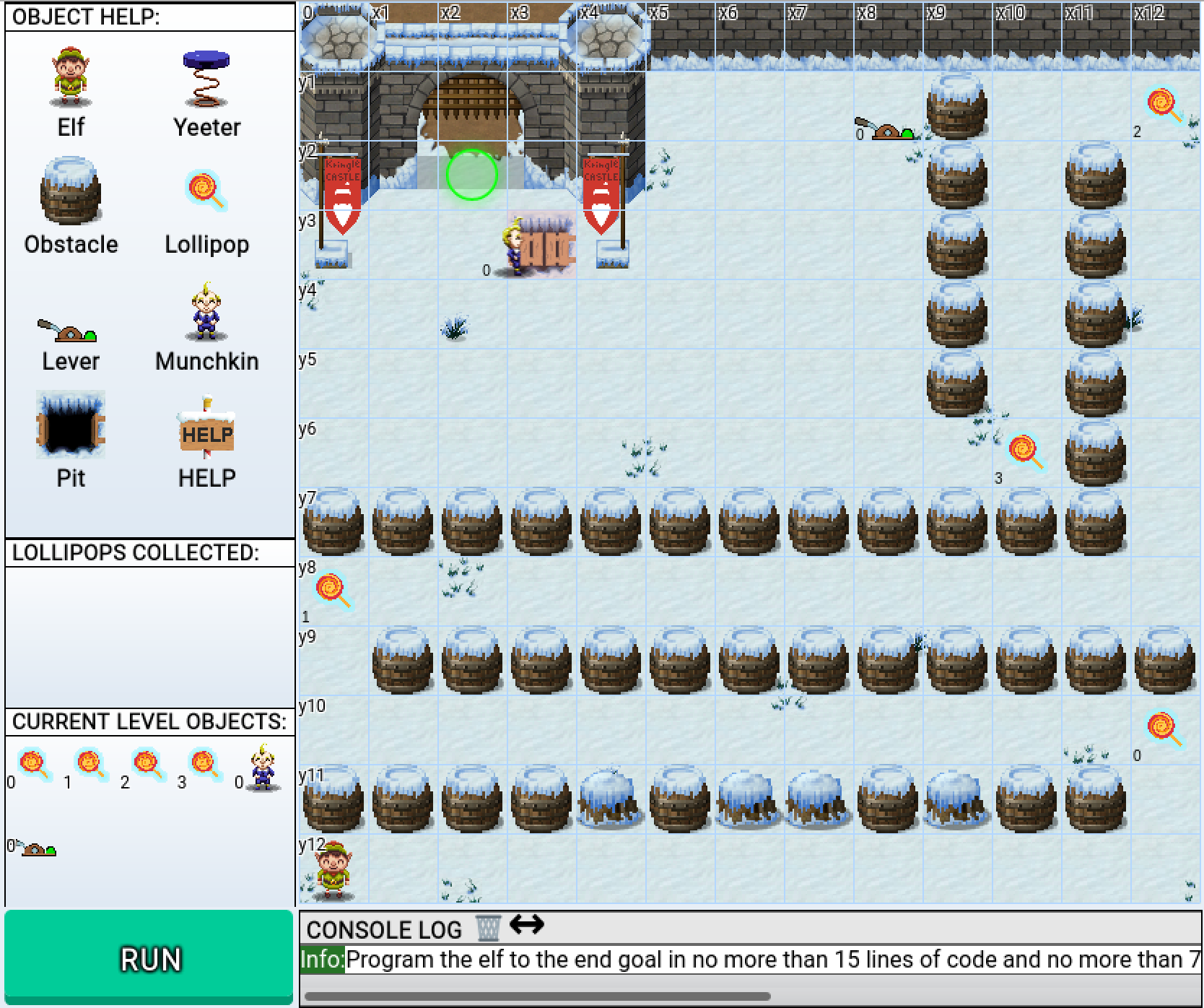Open the HELP signpost
This screenshot has width=1204, height=1008.
click(206, 427)
